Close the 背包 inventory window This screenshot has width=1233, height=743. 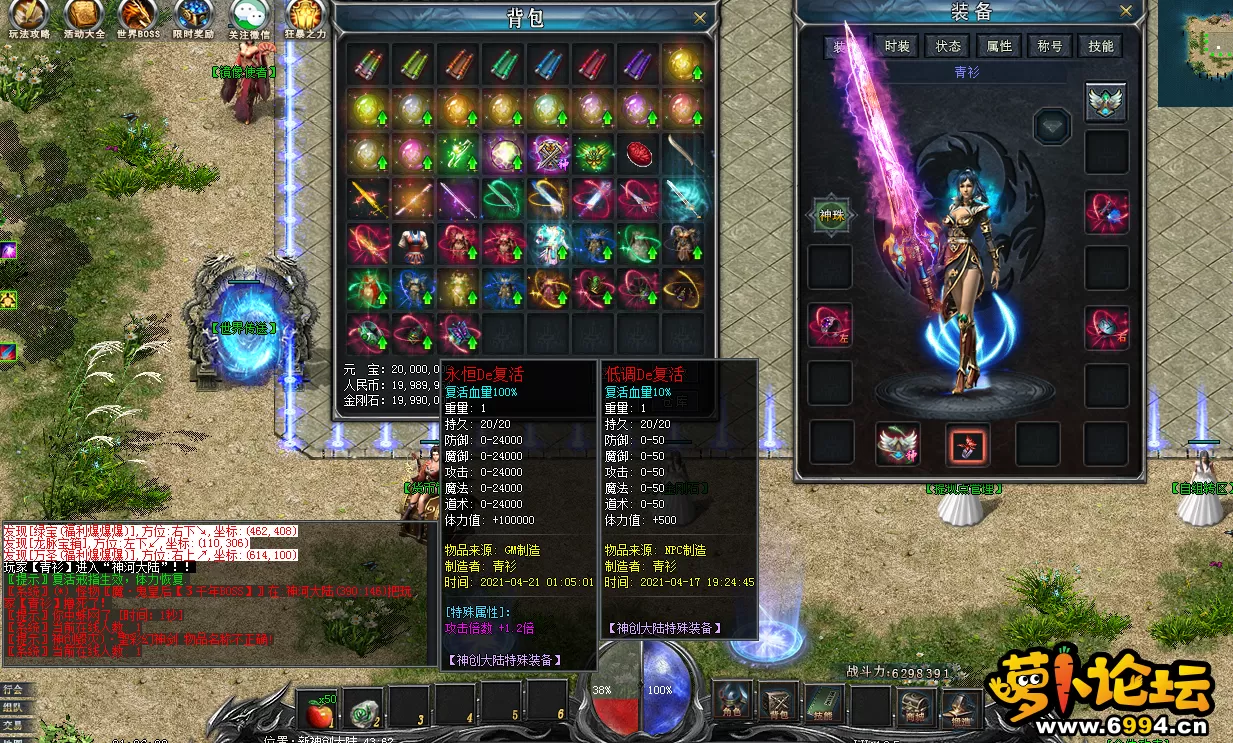coord(700,17)
